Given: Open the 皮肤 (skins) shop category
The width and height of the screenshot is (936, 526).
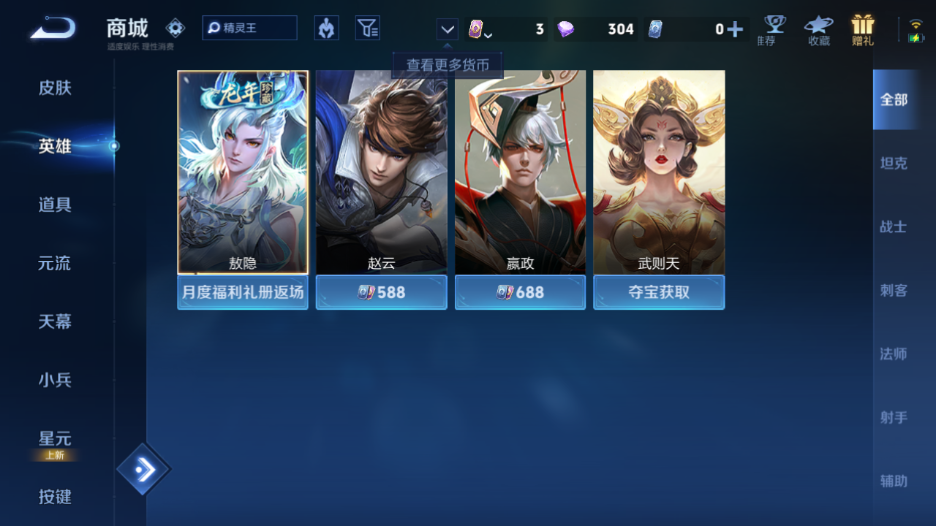Looking at the screenshot, I should coord(55,88).
